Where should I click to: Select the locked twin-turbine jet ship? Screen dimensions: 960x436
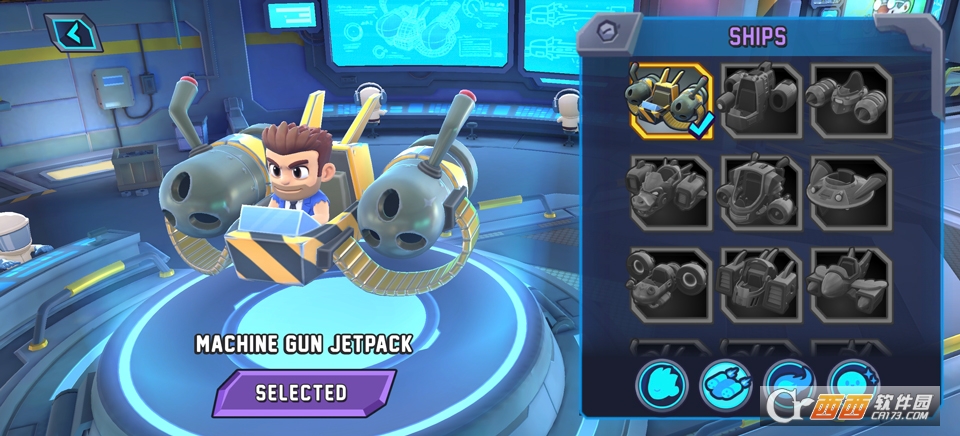pos(850,100)
